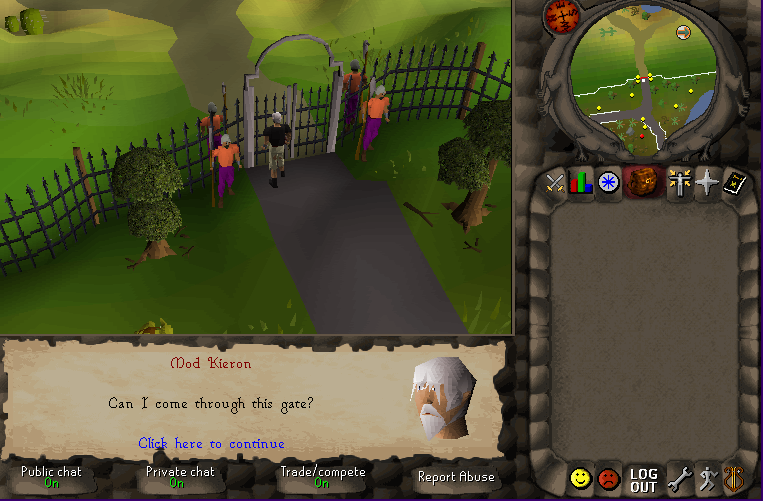Open the LOG OUT tab
This screenshot has width=763, height=501.
tap(643, 479)
